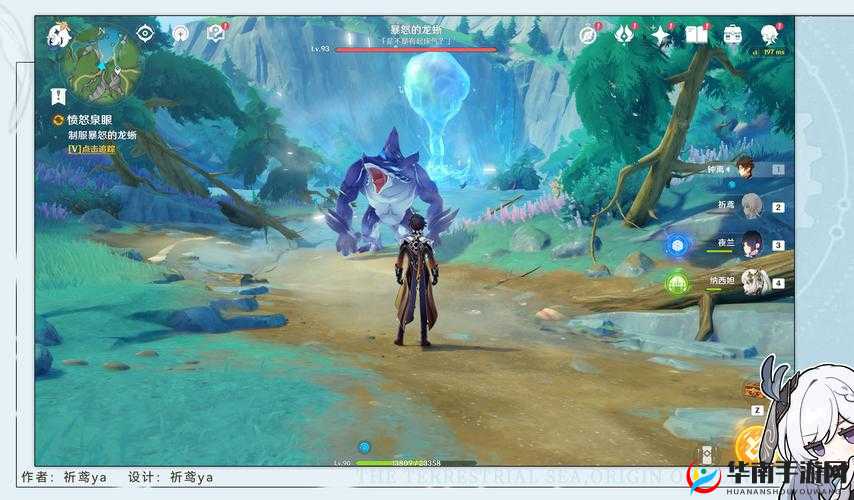Viewport: 854px width, 500px height.
Task: Switch to party member 绫华 in slot 2
Action: click(750, 206)
